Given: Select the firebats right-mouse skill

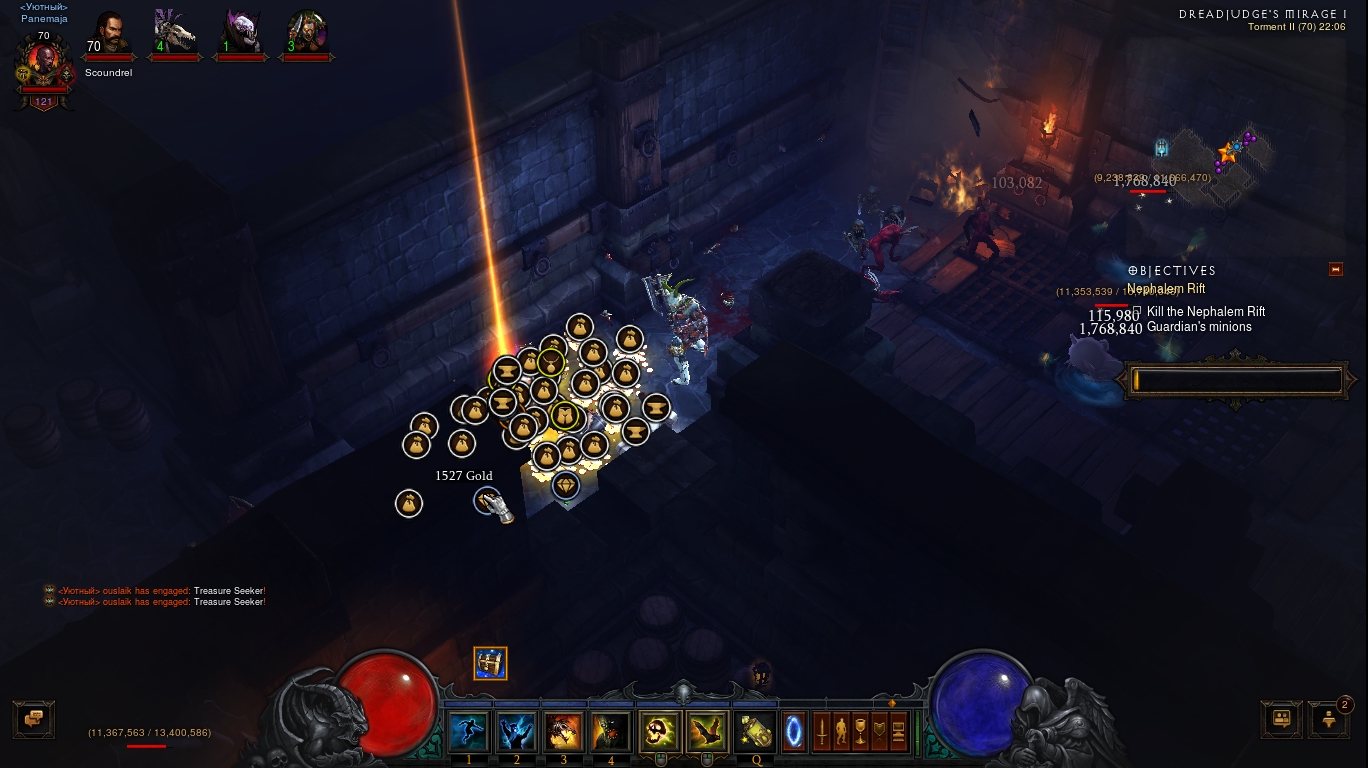Looking at the screenshot, I should (707, 732).
